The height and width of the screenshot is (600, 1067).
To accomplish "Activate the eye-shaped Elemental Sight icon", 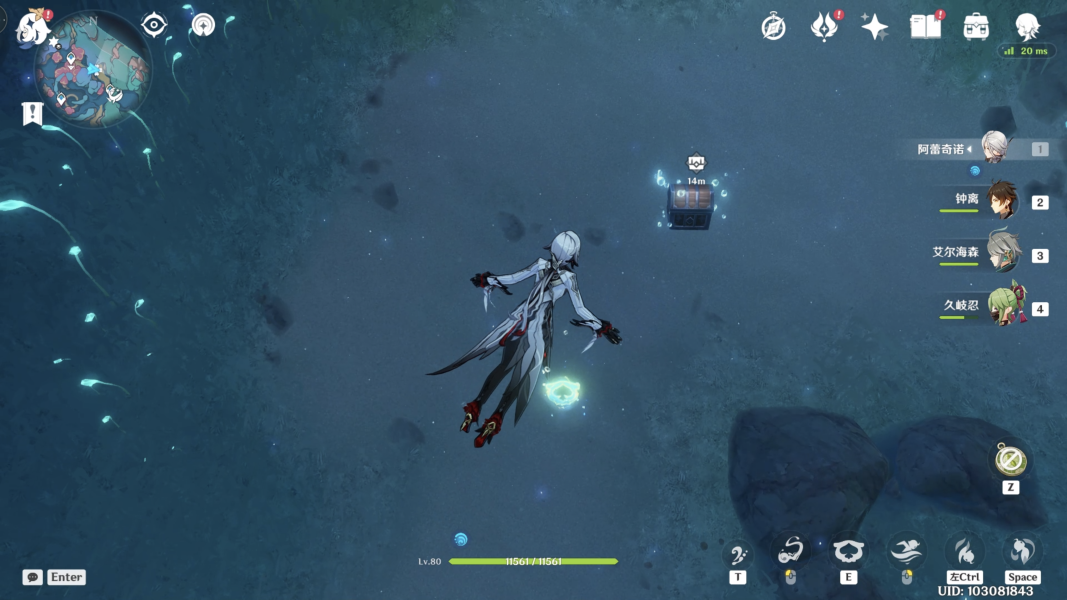I will [154, 25].
